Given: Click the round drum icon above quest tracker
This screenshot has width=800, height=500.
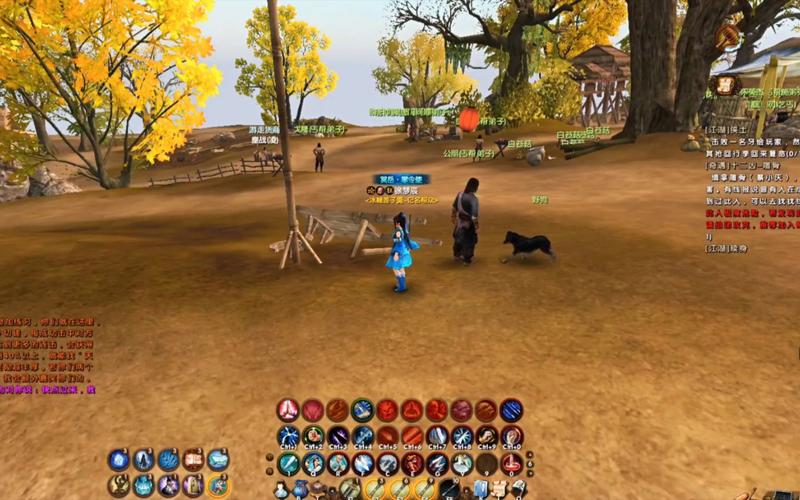Looking at the screenshot, I should [x=727, y=37].
